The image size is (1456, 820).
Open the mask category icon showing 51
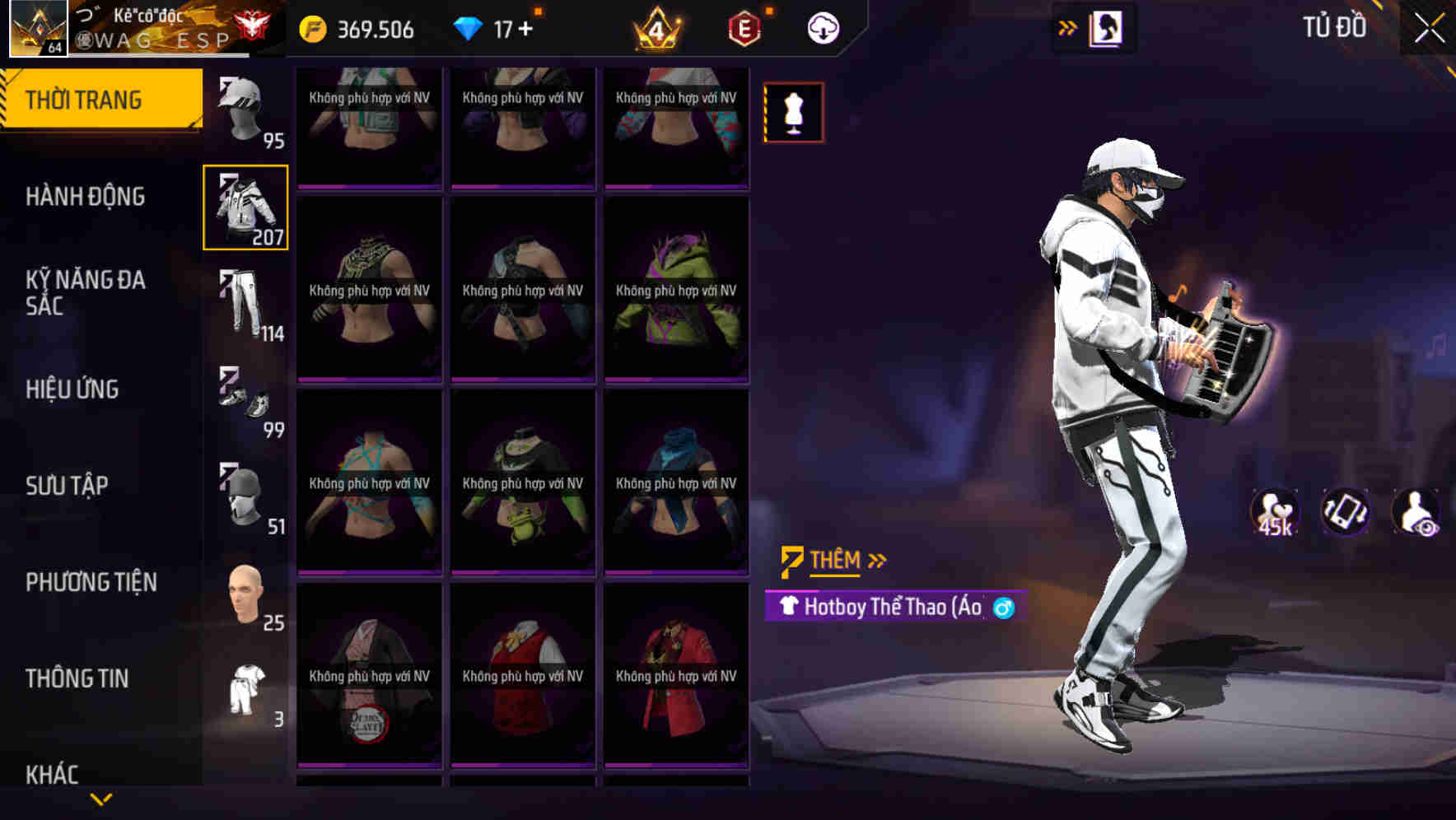pyautogui.click(x=243, y=494)
